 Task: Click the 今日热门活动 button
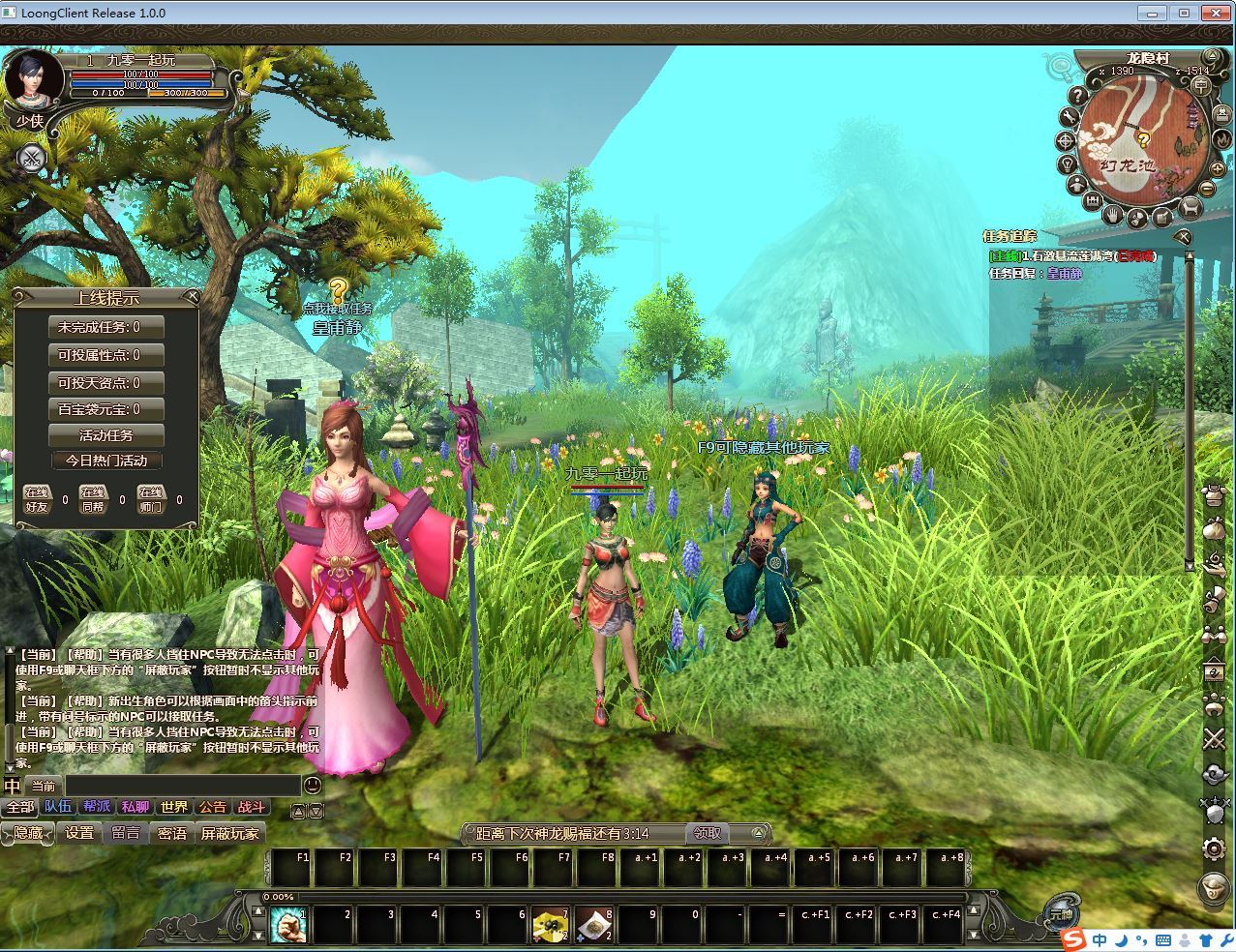tap(106, 461)
